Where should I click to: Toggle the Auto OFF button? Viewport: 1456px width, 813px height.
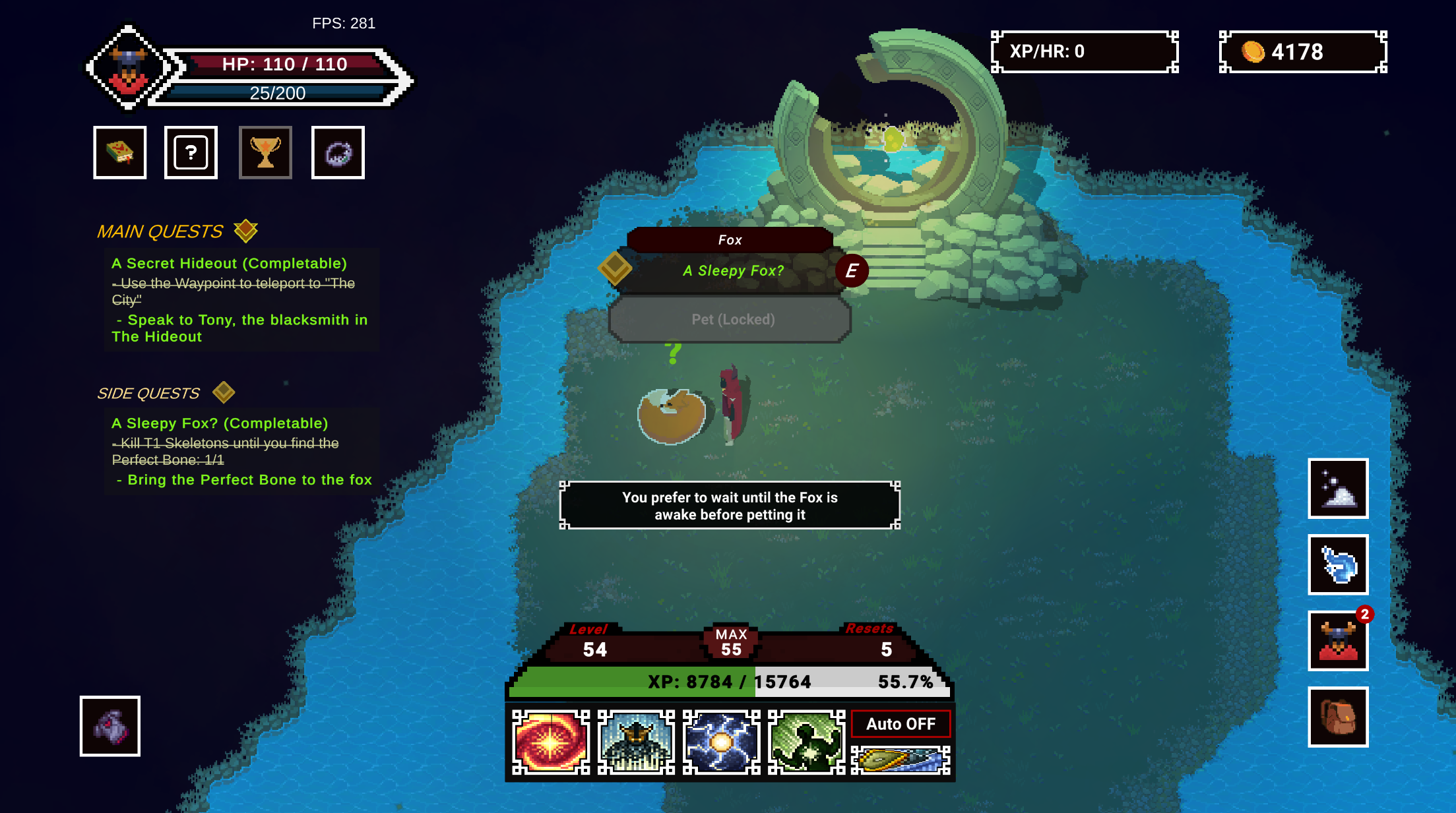(x=901, y=724)
